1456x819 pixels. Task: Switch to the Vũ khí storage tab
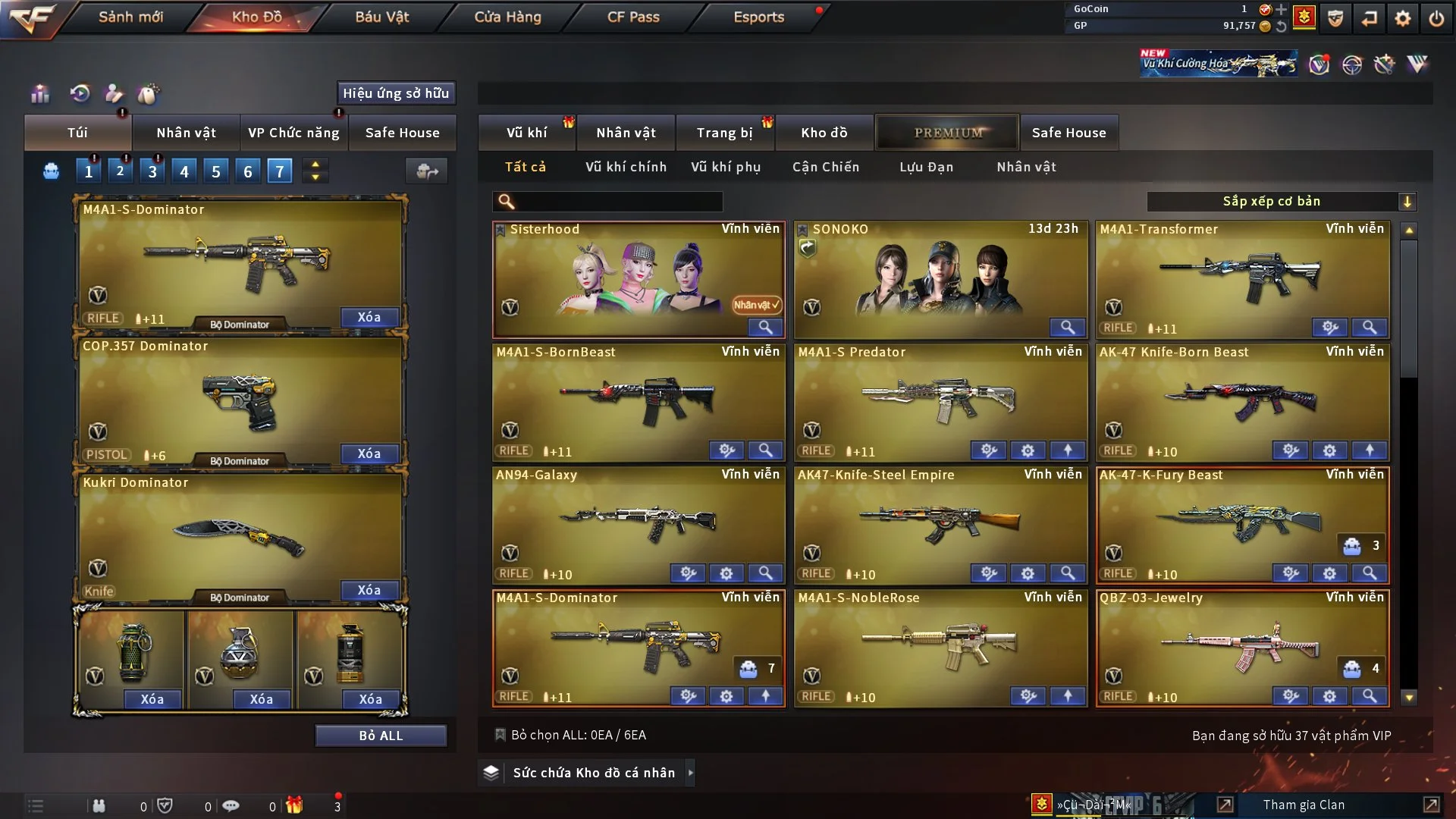pos(526,133)
